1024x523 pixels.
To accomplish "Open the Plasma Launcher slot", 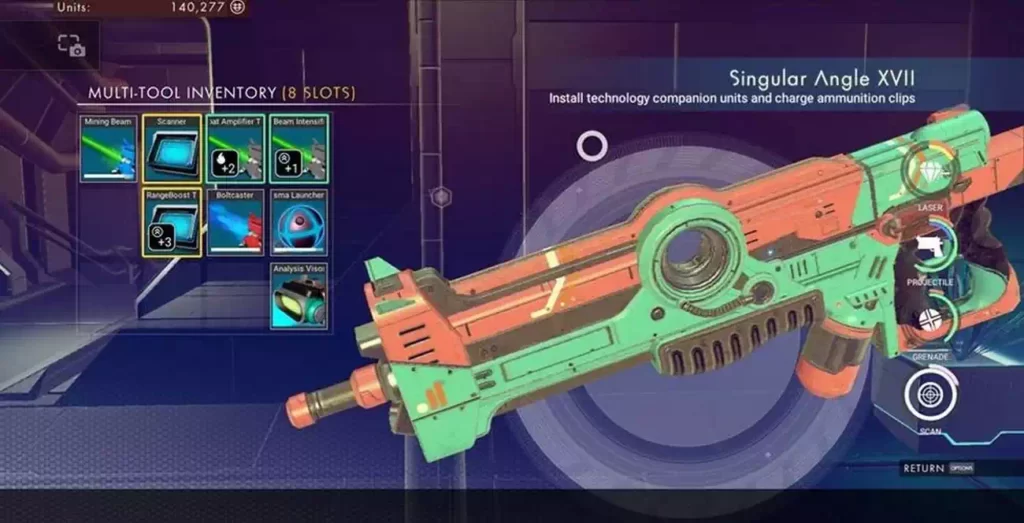I will [299, 221].
